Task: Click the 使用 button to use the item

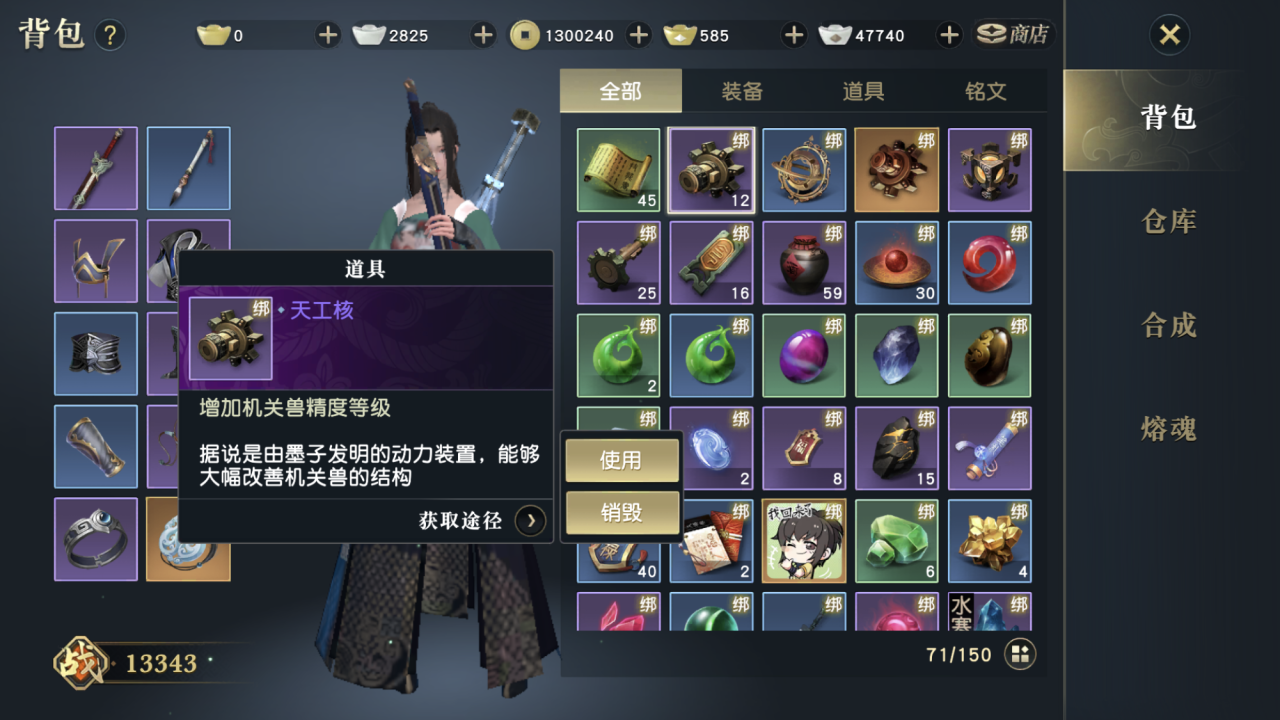Action: click(621, 459)
